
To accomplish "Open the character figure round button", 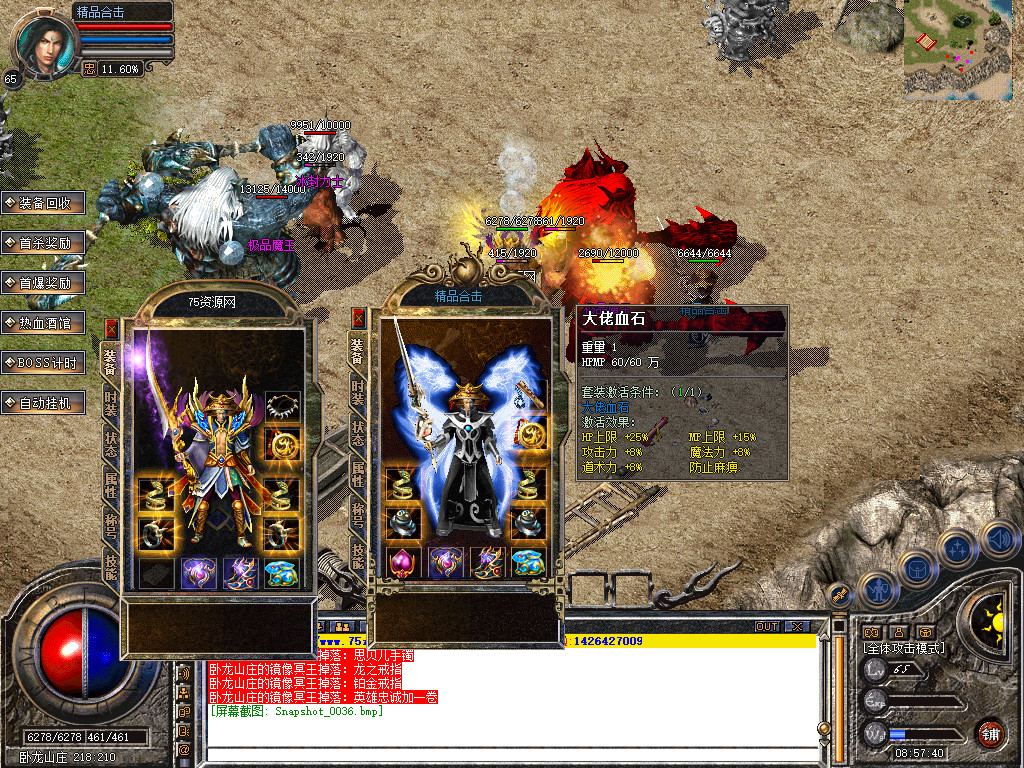I will tap(878, 590).
